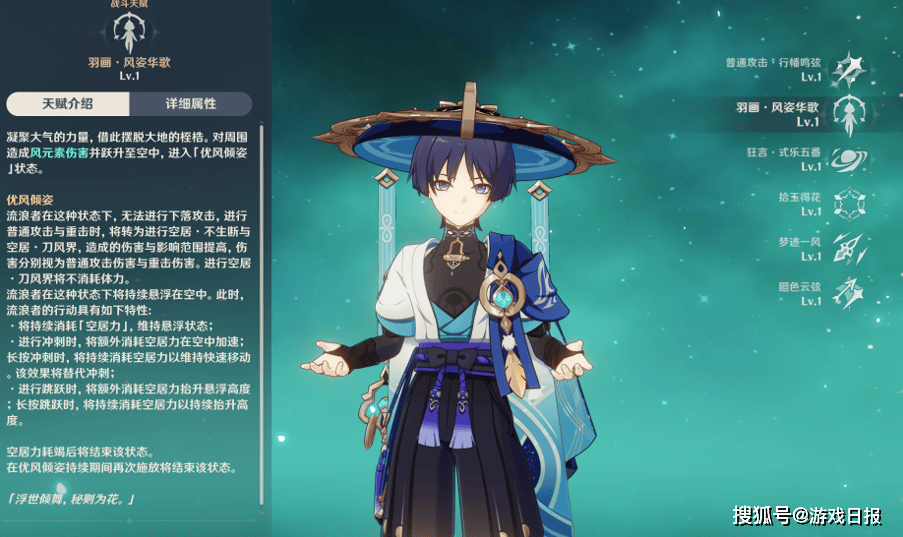This screenshot has height=537, width=903.
Task: Show the 梦迹一风 passive talent
Action: coord(848,248)
